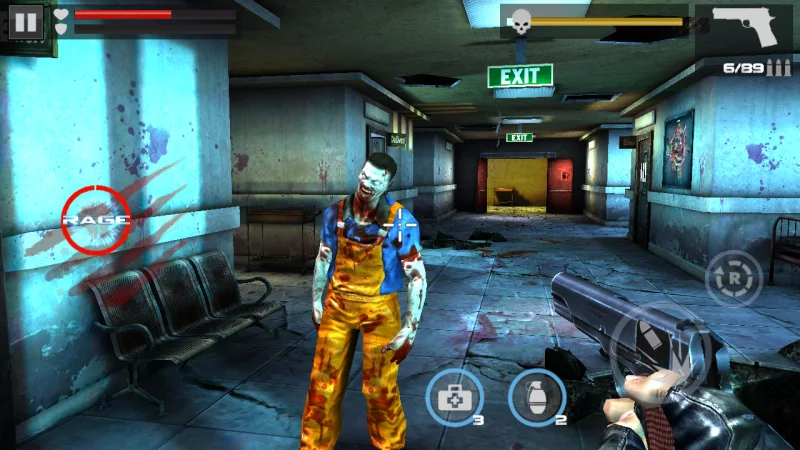Use the medkit item
The image size is (800, 450).
[455, 397]
